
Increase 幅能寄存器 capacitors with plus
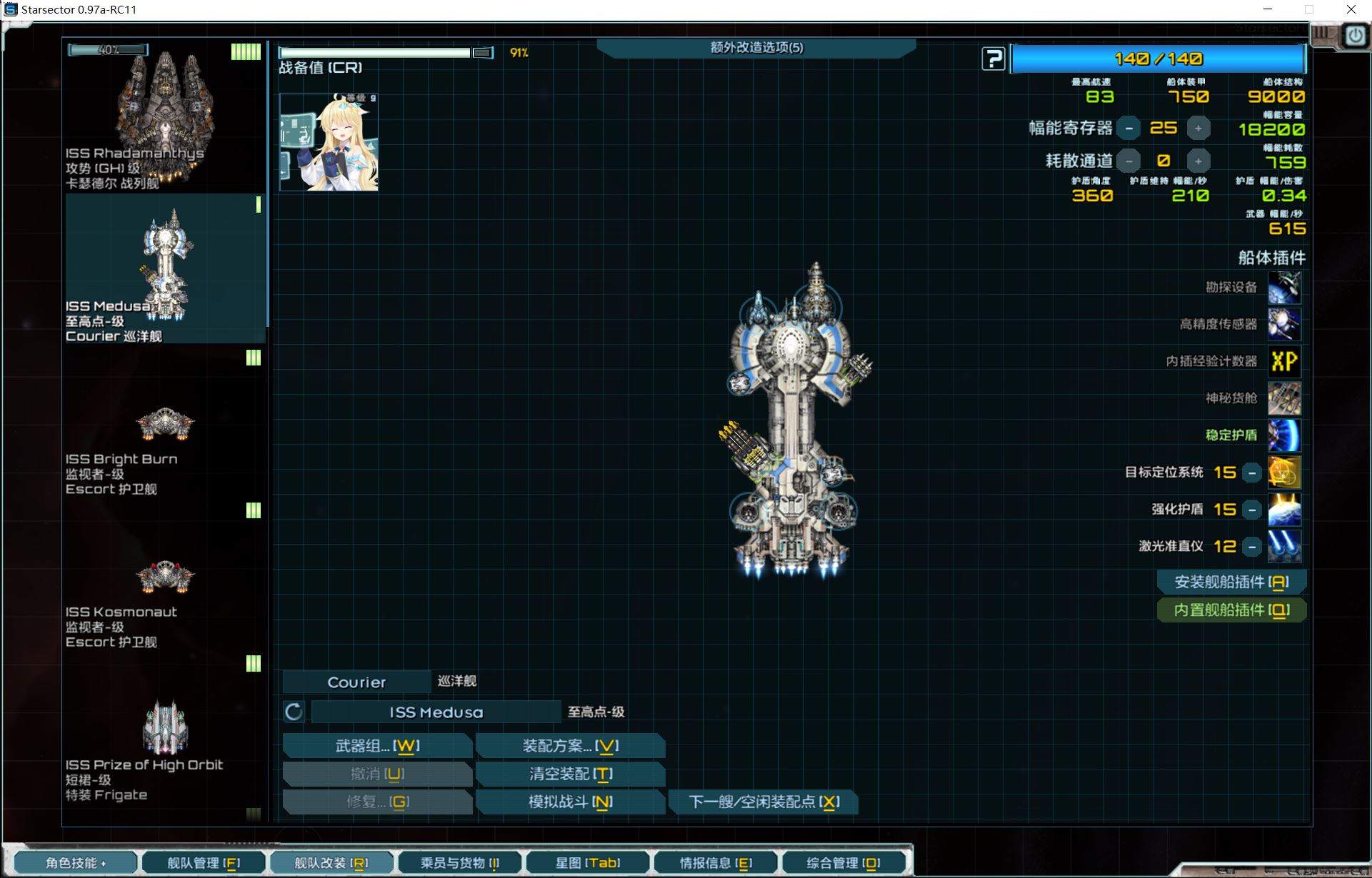pyautogui.click(x=1198, y=128)
